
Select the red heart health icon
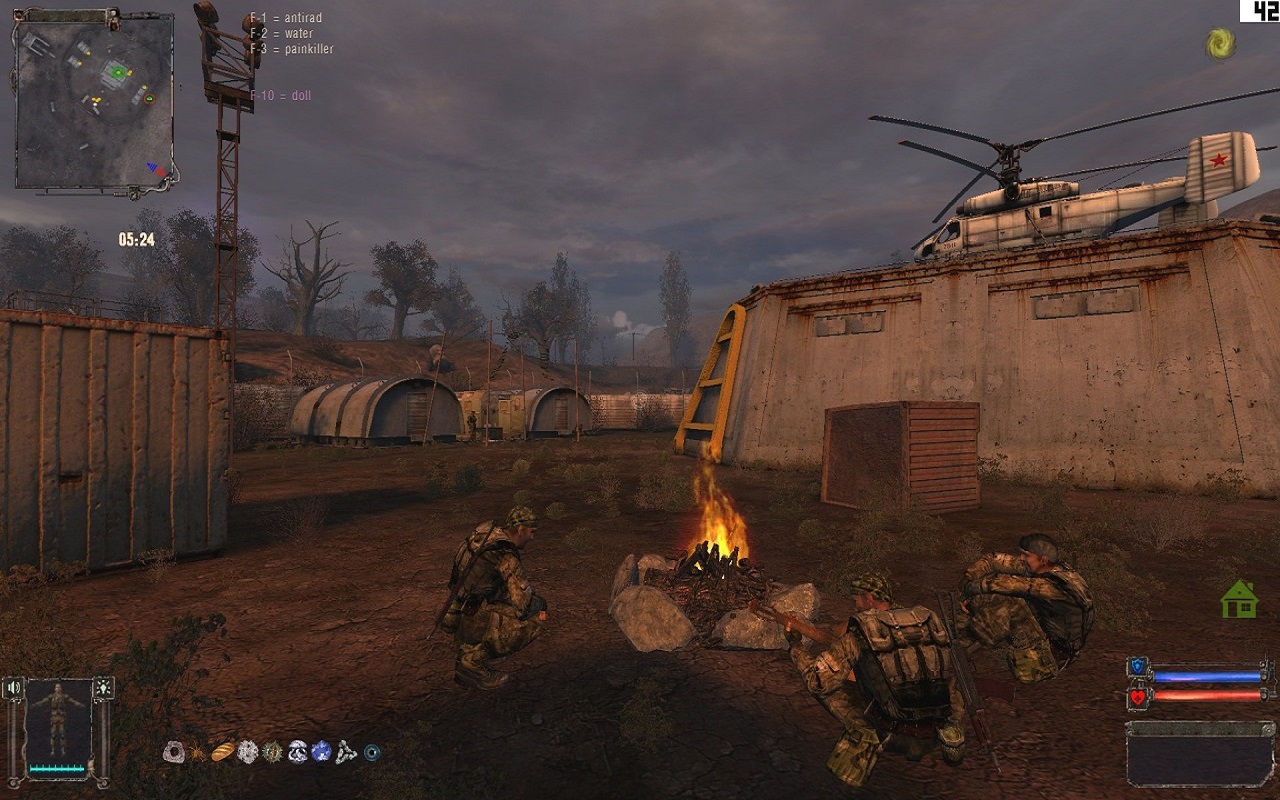pos(1138,696)
